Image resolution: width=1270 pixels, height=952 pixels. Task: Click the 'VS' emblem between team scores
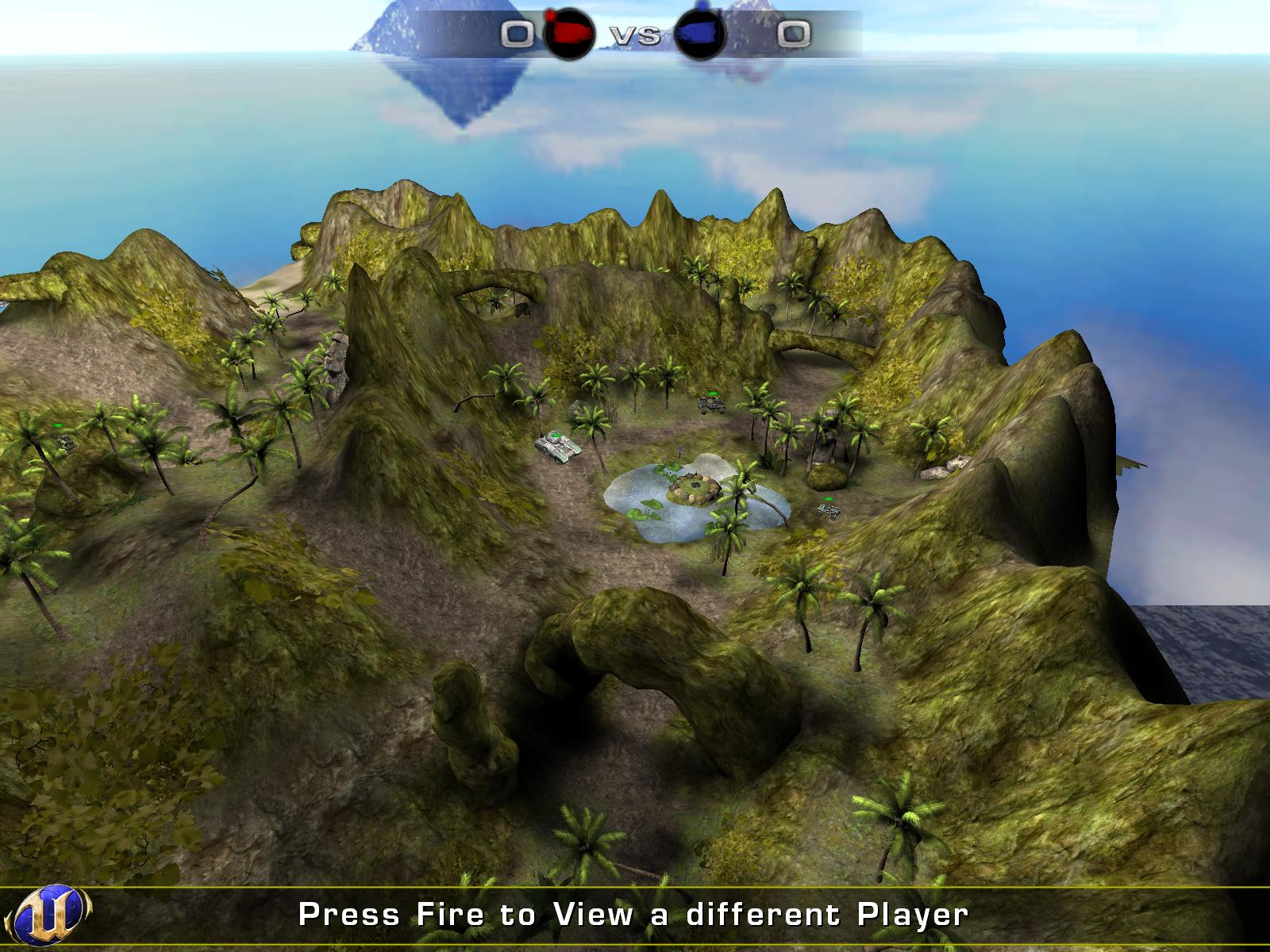point(635,33)
